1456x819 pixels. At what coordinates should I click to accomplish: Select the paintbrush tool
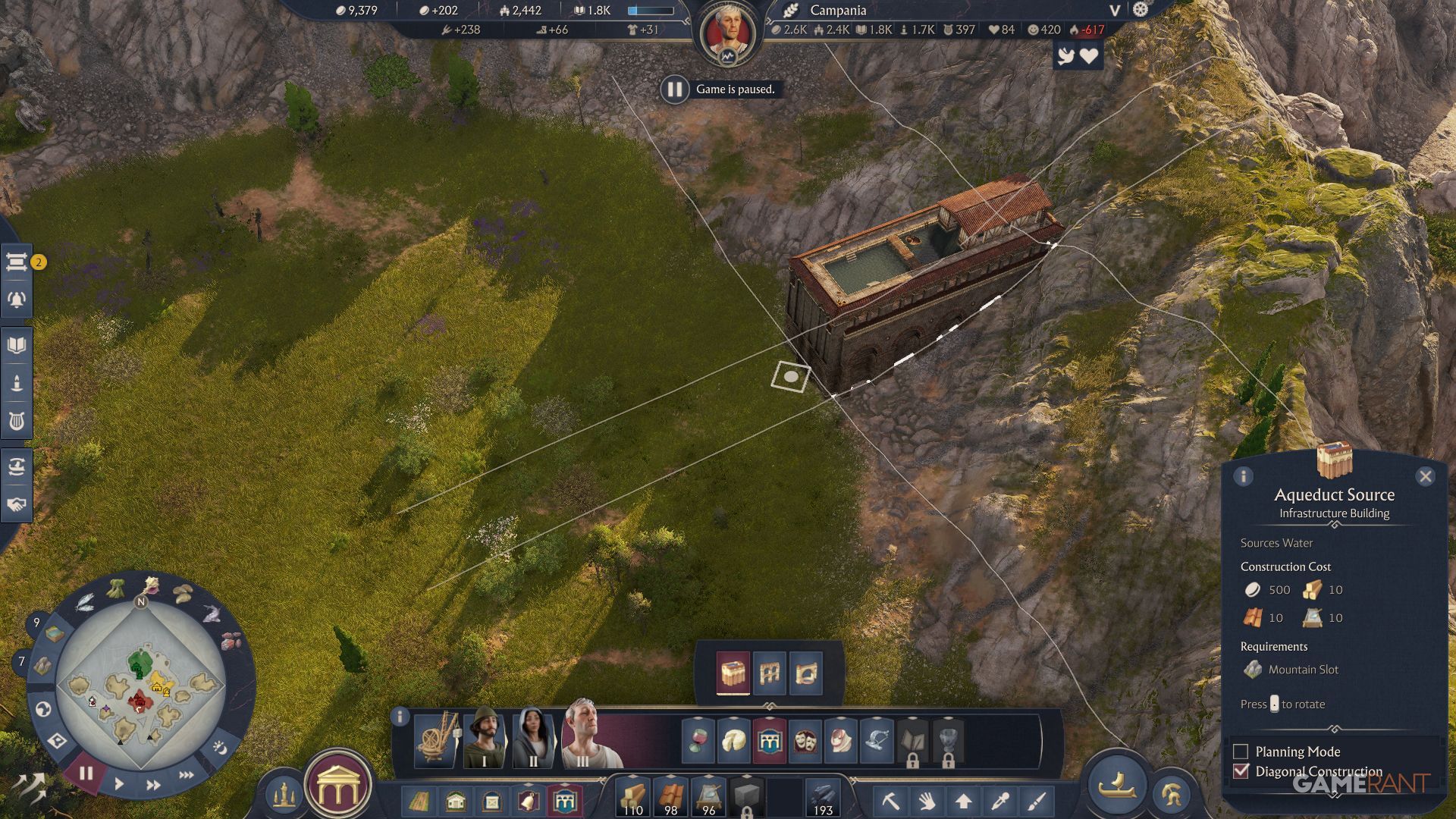1037,801
